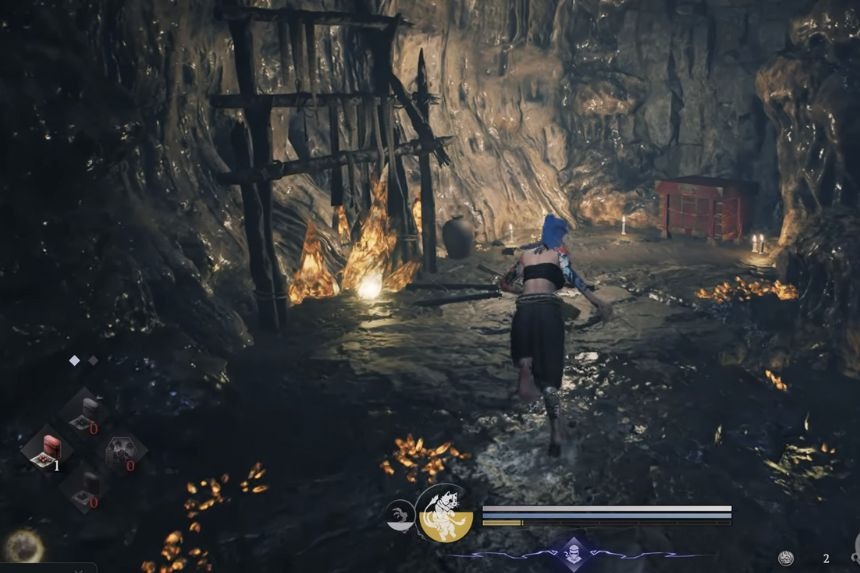Click the round silver coin icon
Viewport: 860px width, 573px height.
[786, 558]
